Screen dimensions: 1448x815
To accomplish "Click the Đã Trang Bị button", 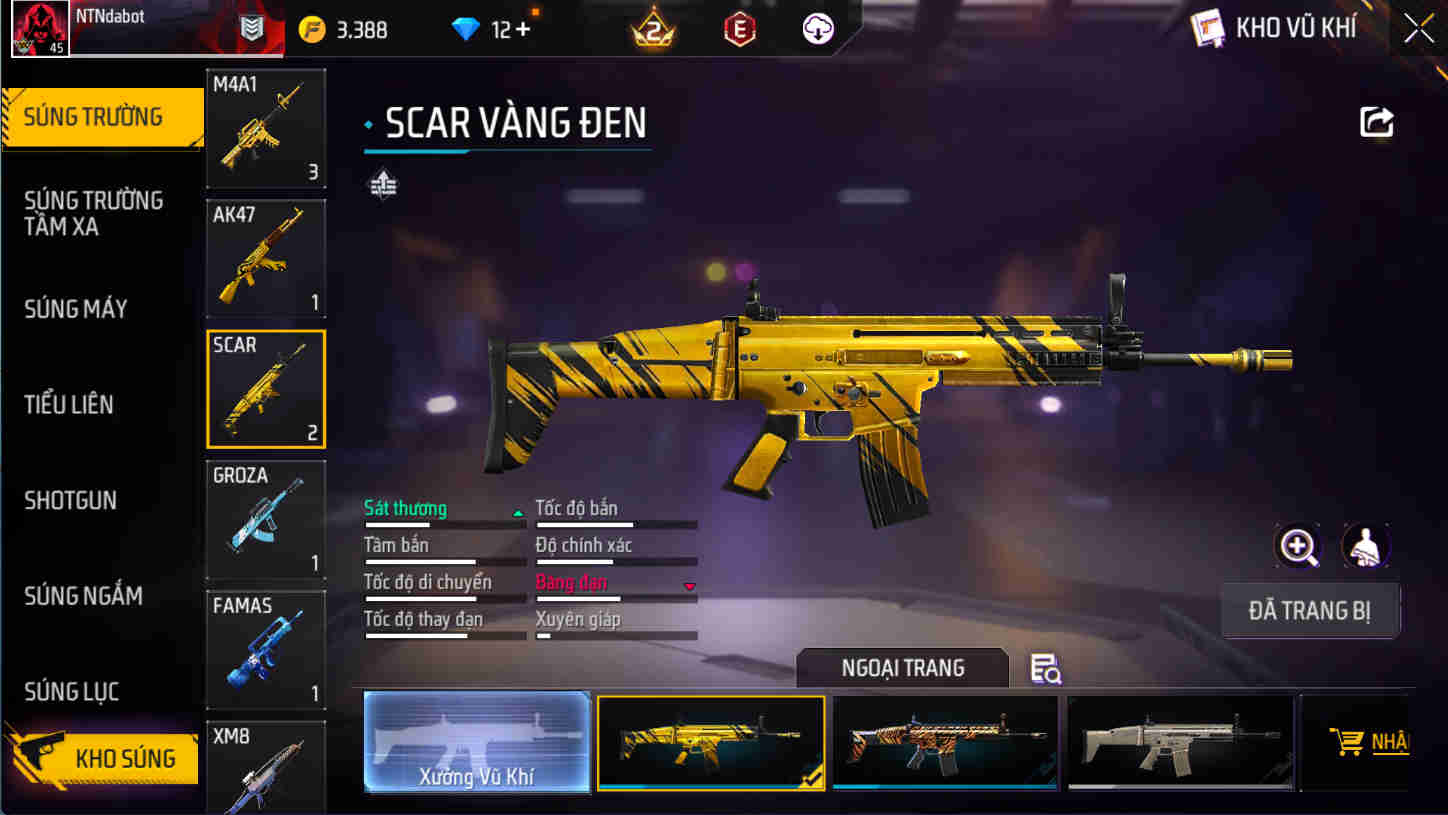I will [1310, 611].
